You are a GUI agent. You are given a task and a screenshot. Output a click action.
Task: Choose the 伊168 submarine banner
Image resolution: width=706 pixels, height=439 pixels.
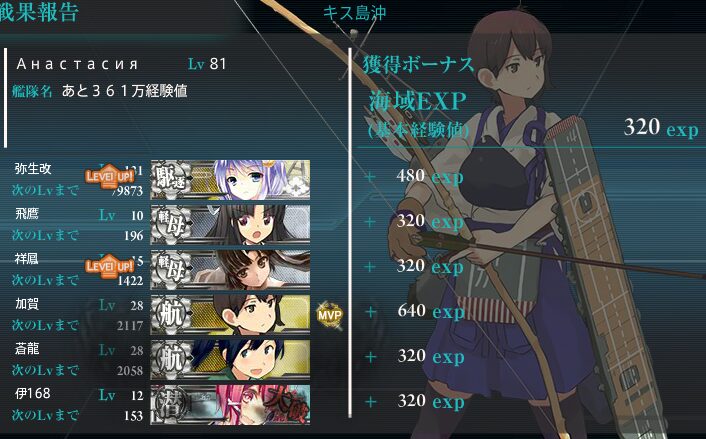coord(230,404)
